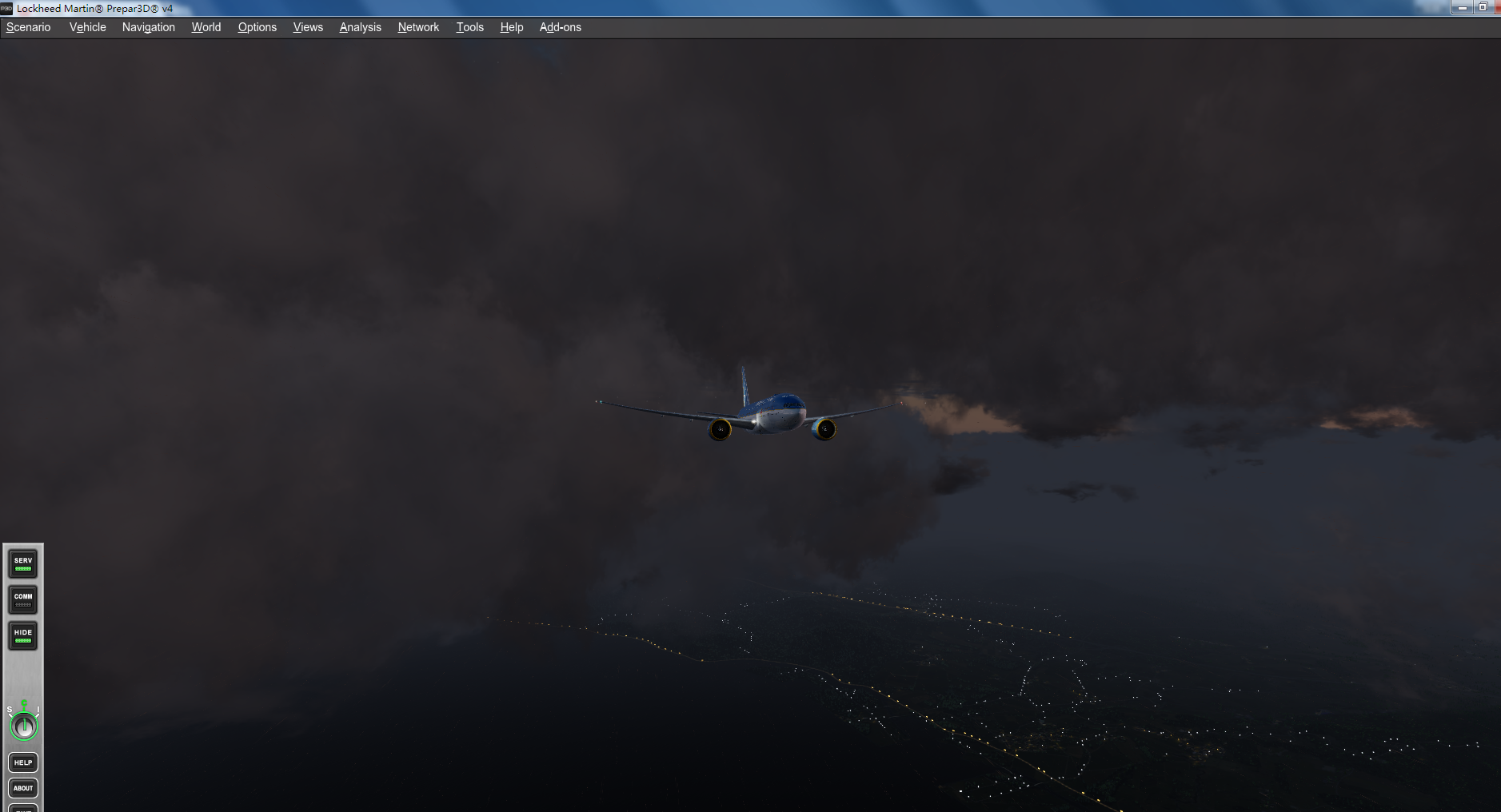Screen dimensions: 1501x812
Task: Turn the S-C-I rotary selector knob
Action: 23,726
